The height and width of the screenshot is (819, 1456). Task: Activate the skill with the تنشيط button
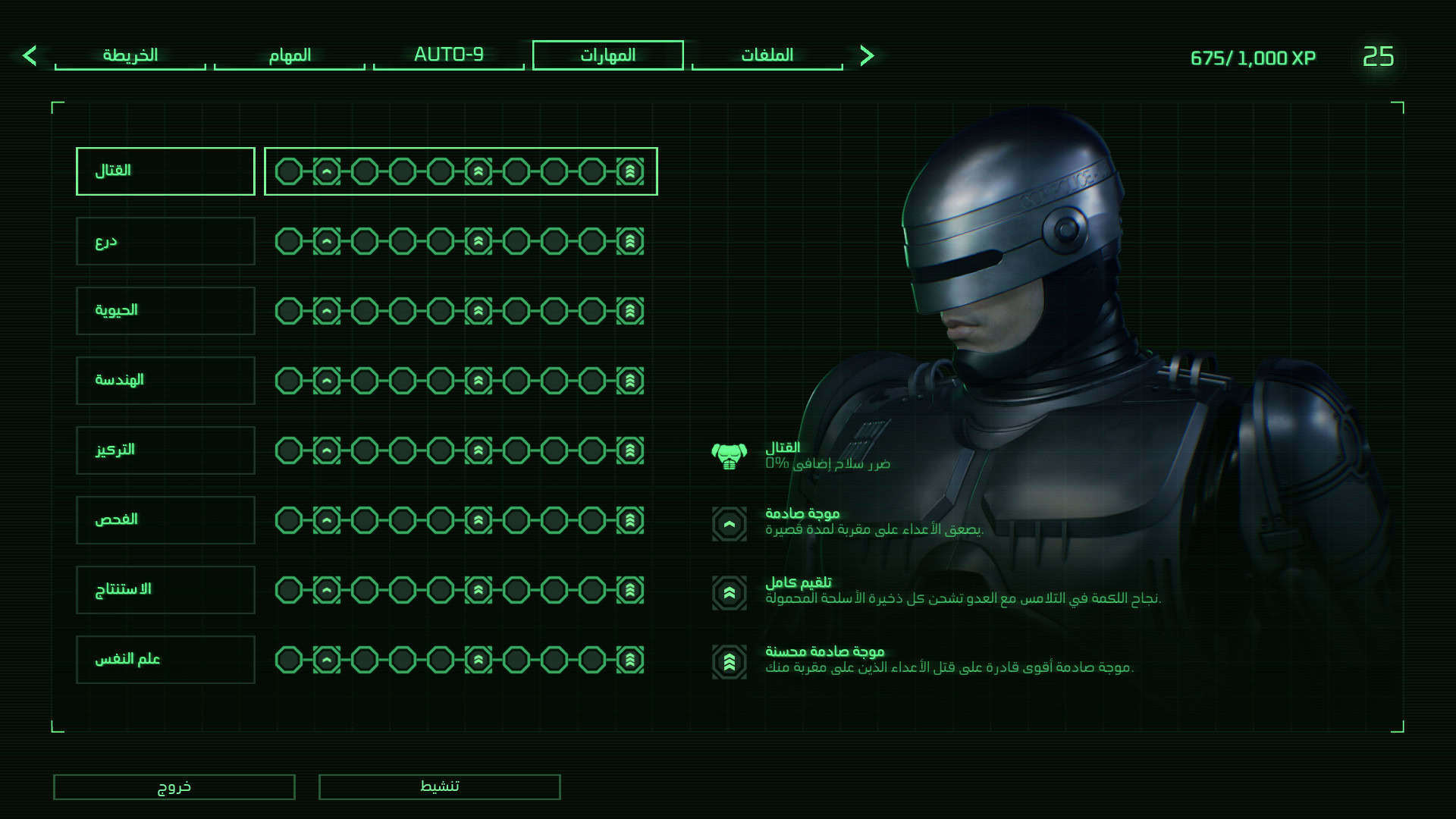coord(439,786)
